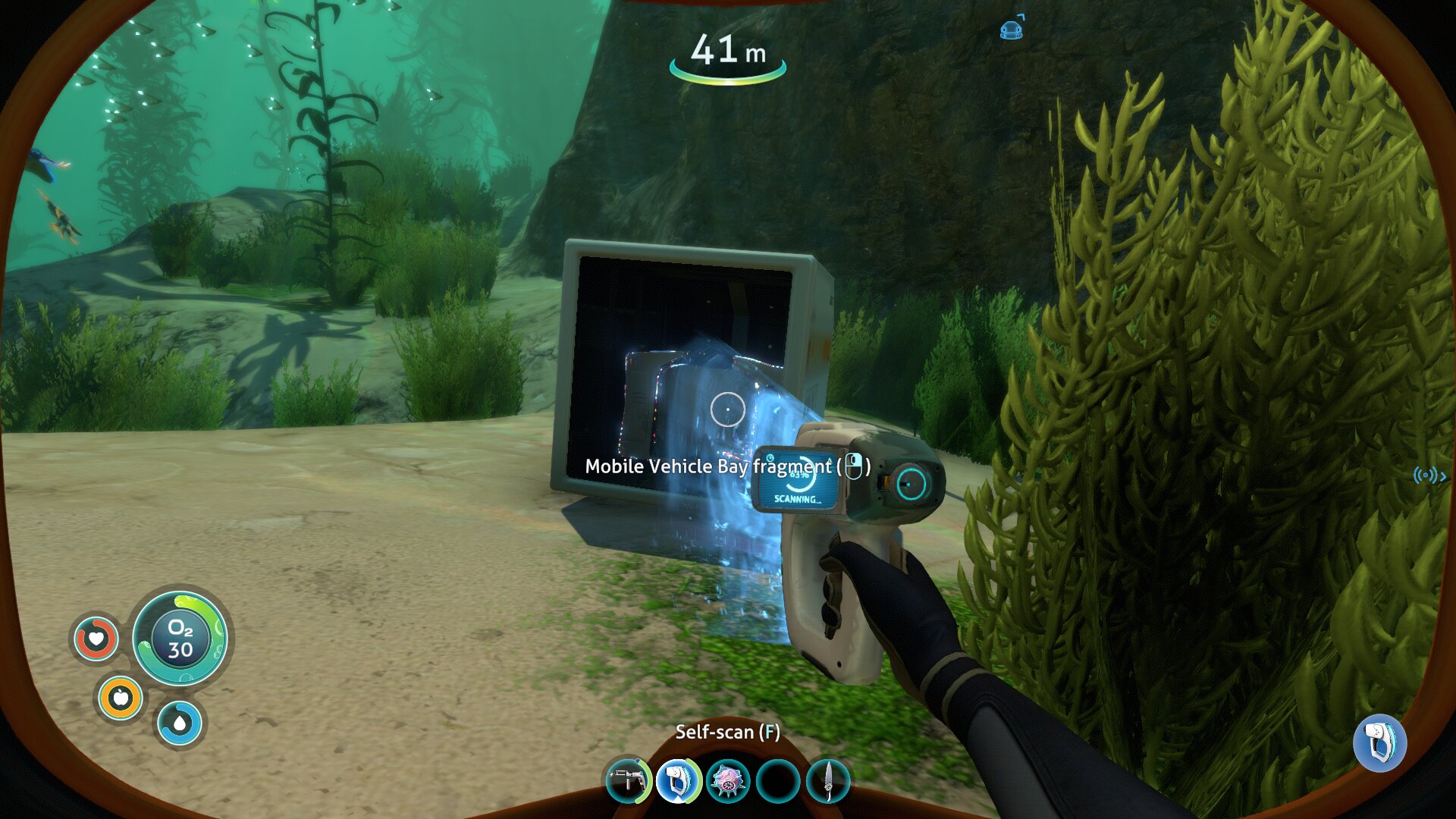Select the survival knife hotbar slot
This screenshot has height=819, width=1456.
(x=828, y=781)
